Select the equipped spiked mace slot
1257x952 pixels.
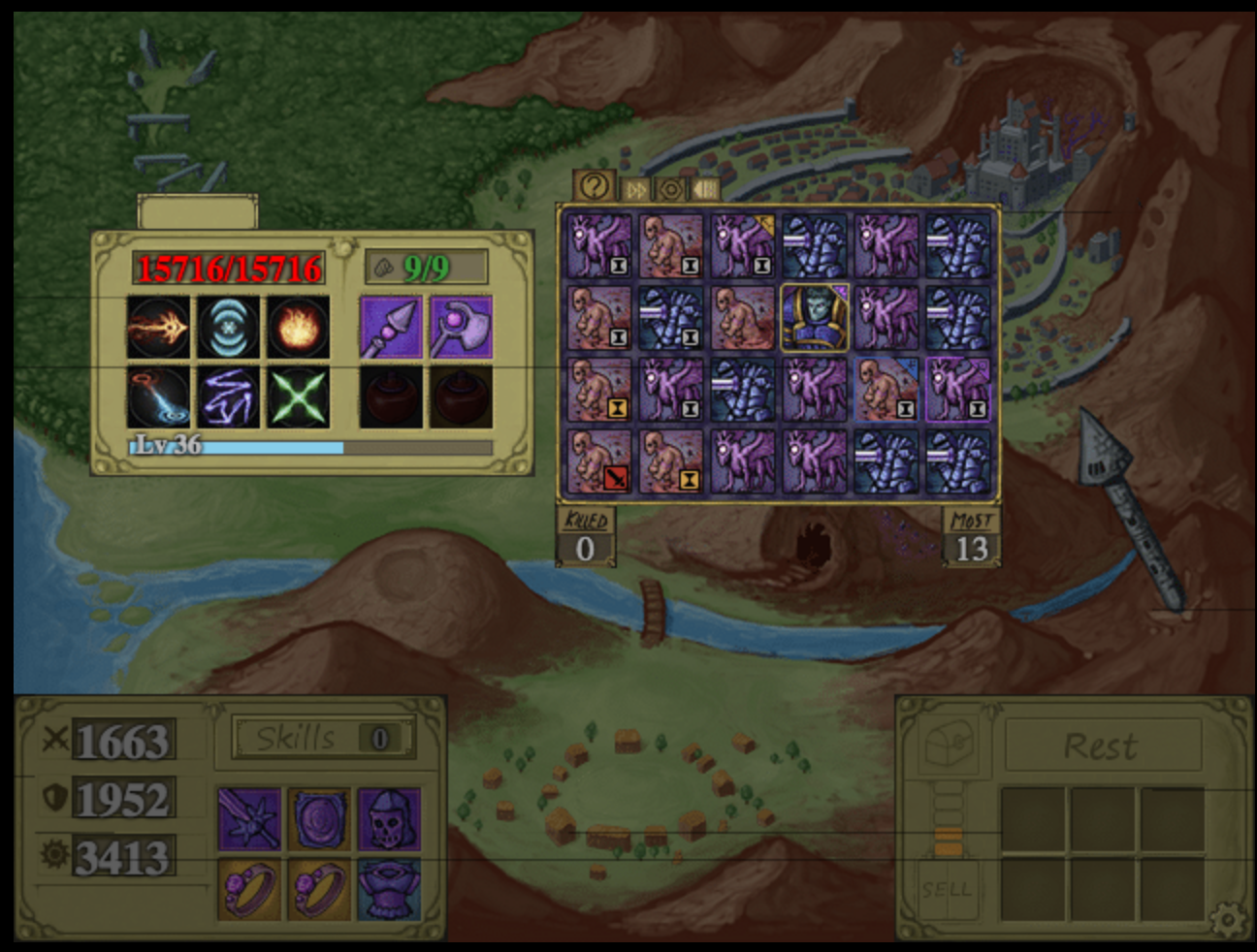click(249, 819)
